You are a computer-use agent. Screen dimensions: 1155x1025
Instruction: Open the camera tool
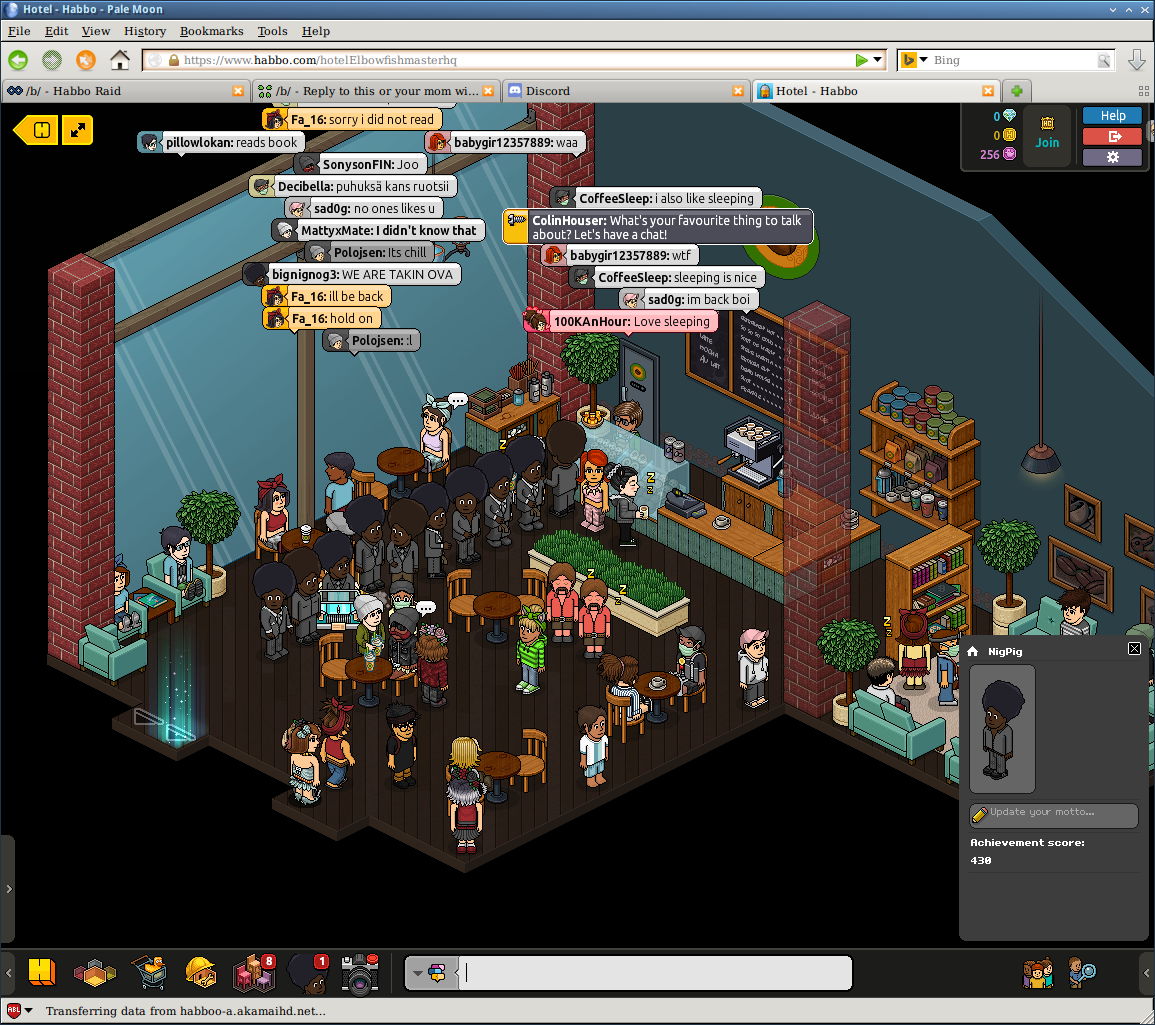tap(359, 972)
